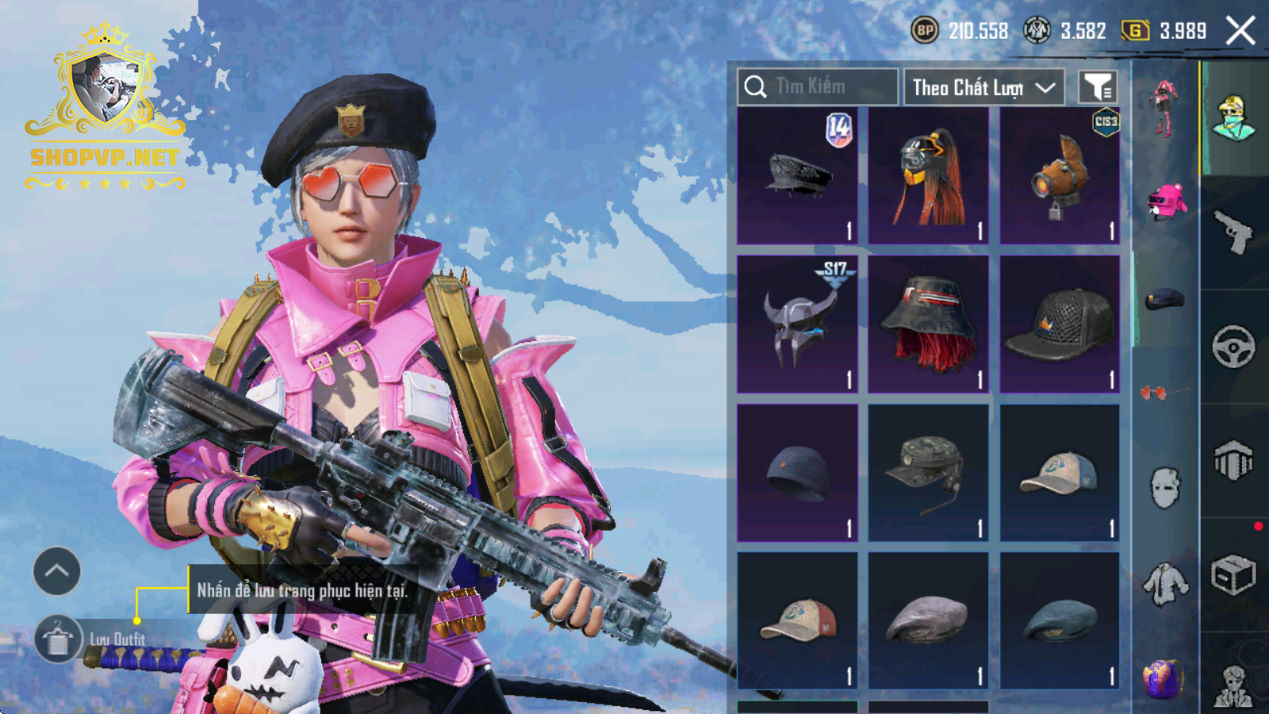Open the Theo Chất Lượng sort dropdown
The image size is (1269, 714).
tap(984, 88)
